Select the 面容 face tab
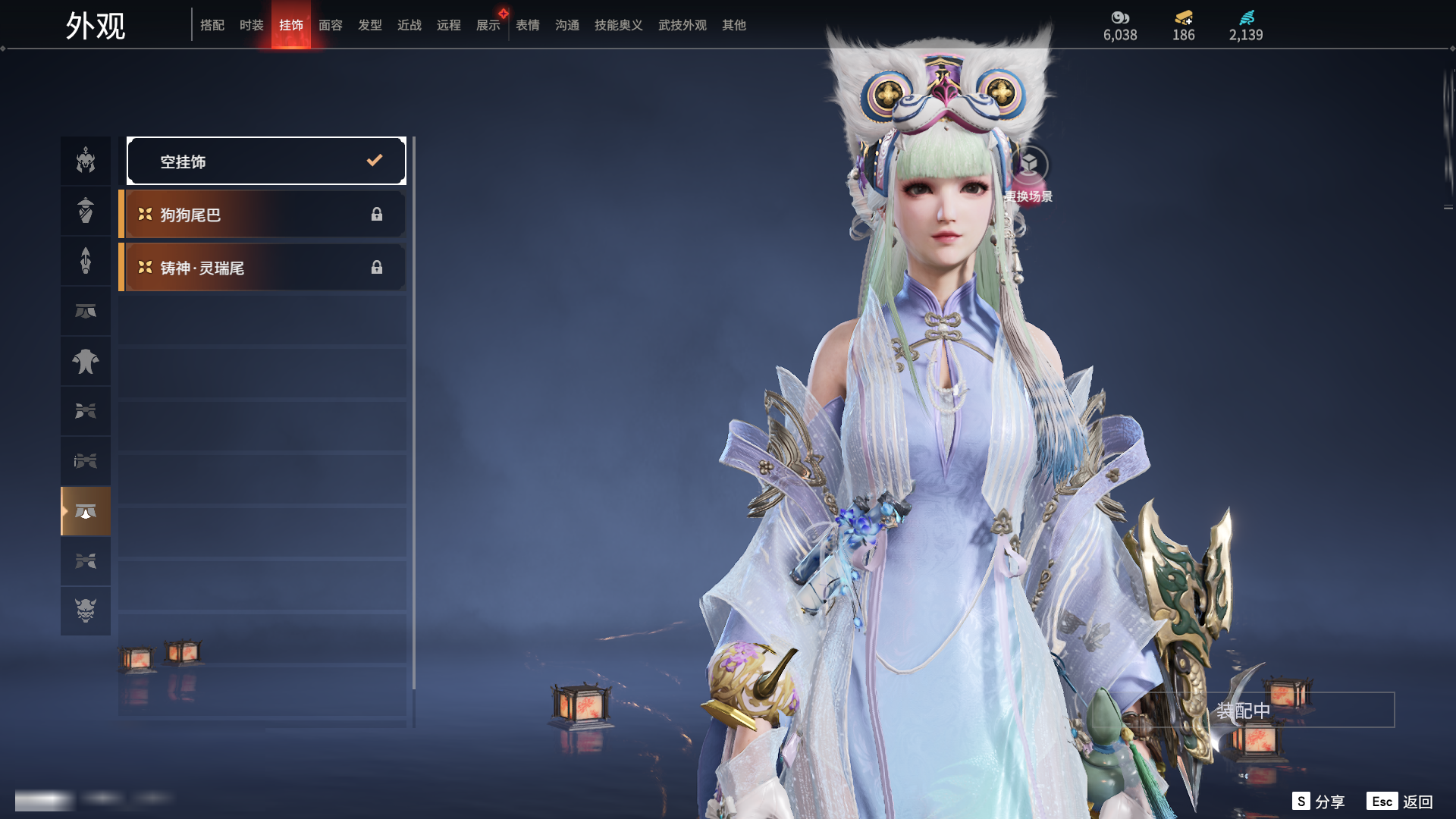Screen dimensions: 1456x819 tap(331, 25)
